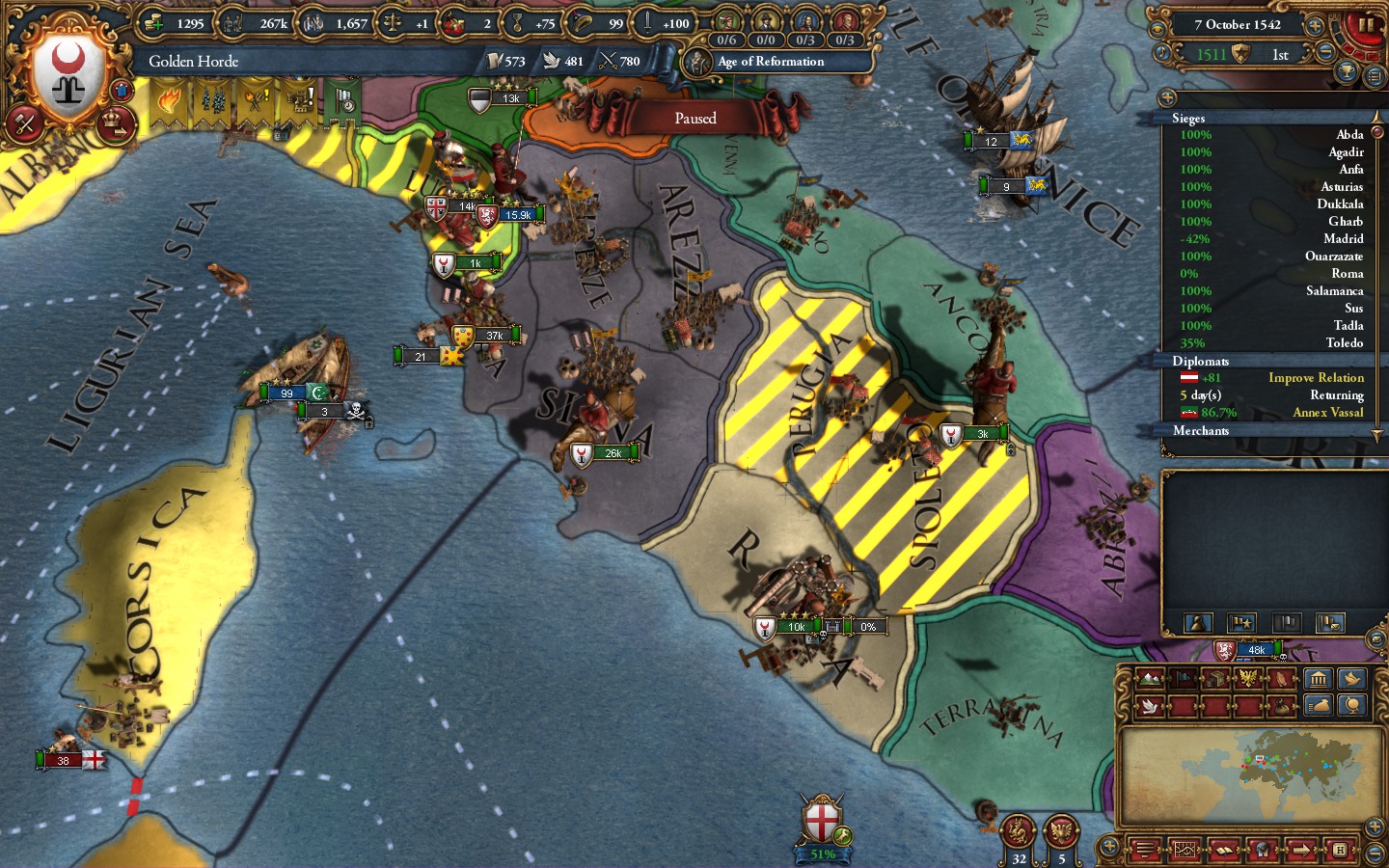Expand the outliner with the plus icon
Screen dimensions: 1389x868
[1168, 96]
